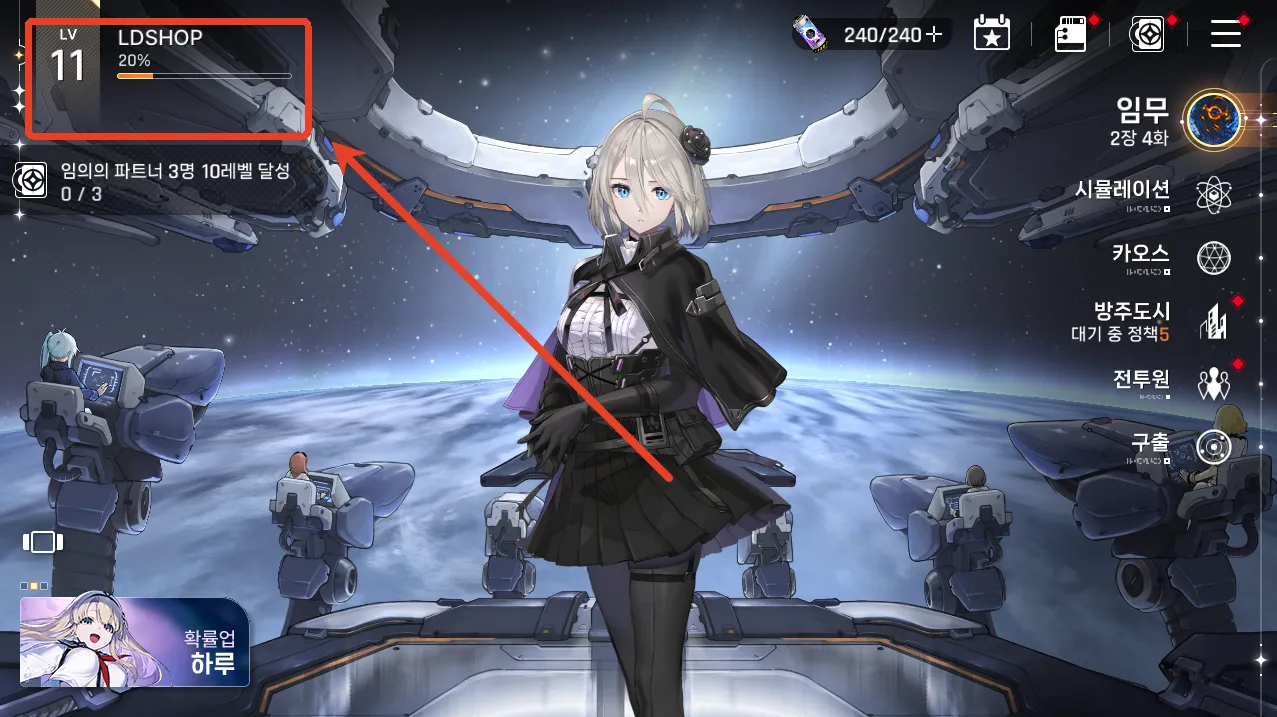Tap the plus to refill stamina
The image size is (1277, 717).
coord(935,35)
